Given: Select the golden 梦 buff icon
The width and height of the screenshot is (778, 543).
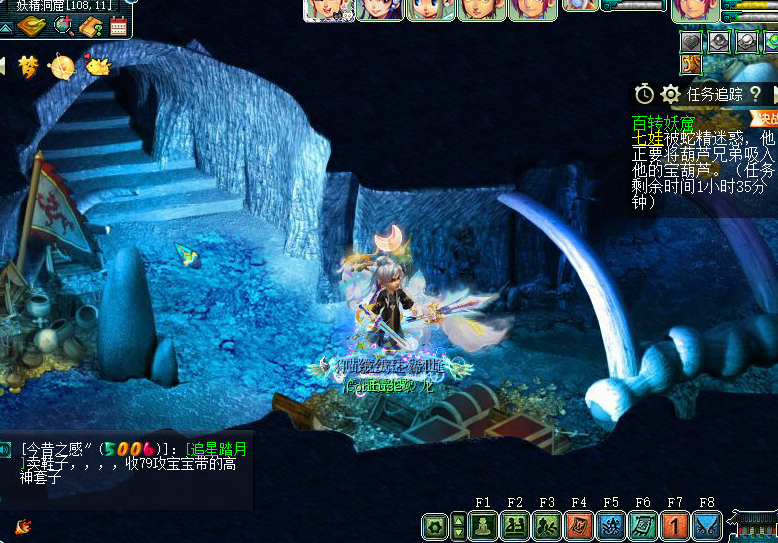Looking at the screenshot, I should pos(29,67).
